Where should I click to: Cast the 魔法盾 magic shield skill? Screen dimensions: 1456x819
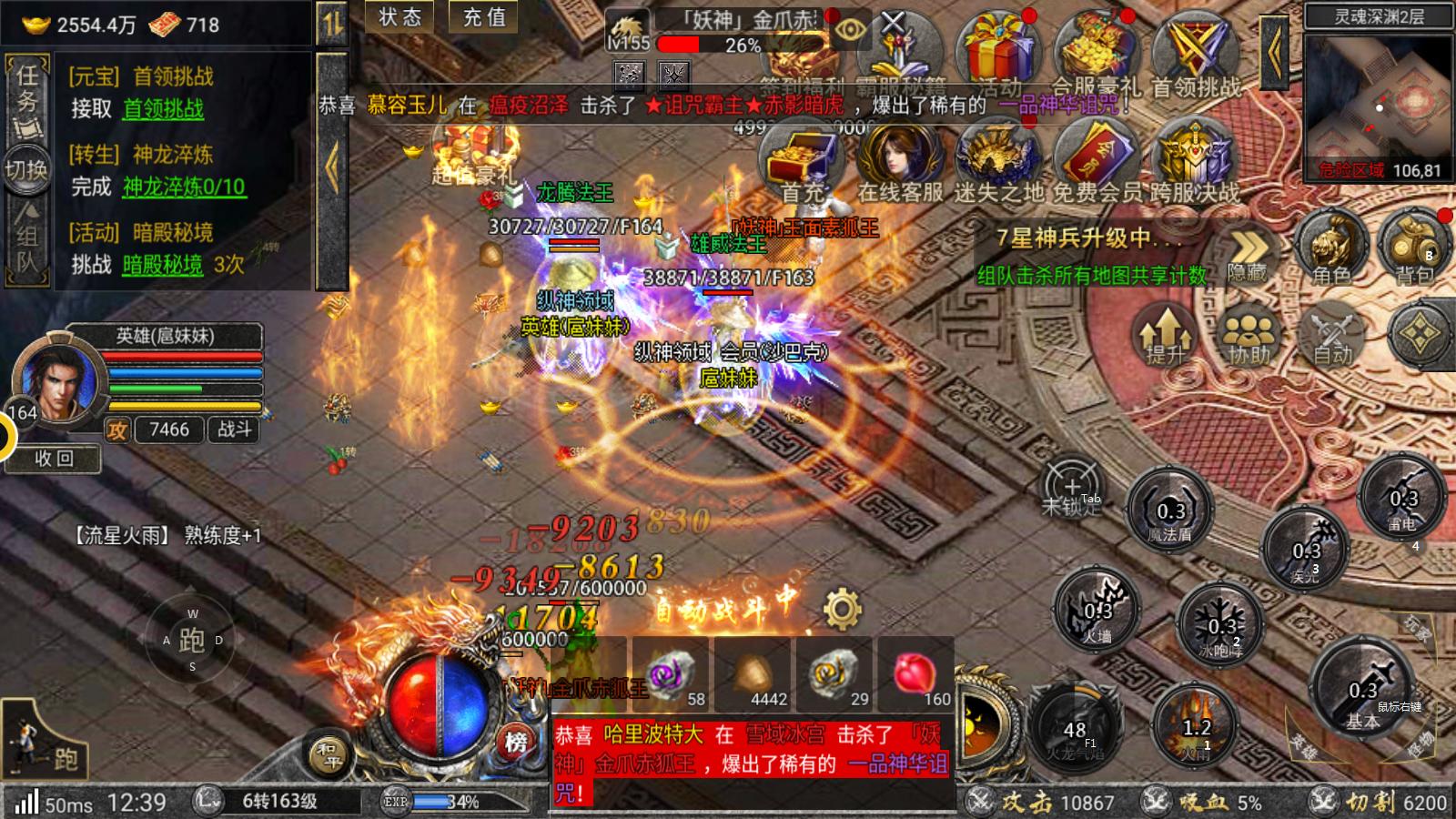point(1170,510)
